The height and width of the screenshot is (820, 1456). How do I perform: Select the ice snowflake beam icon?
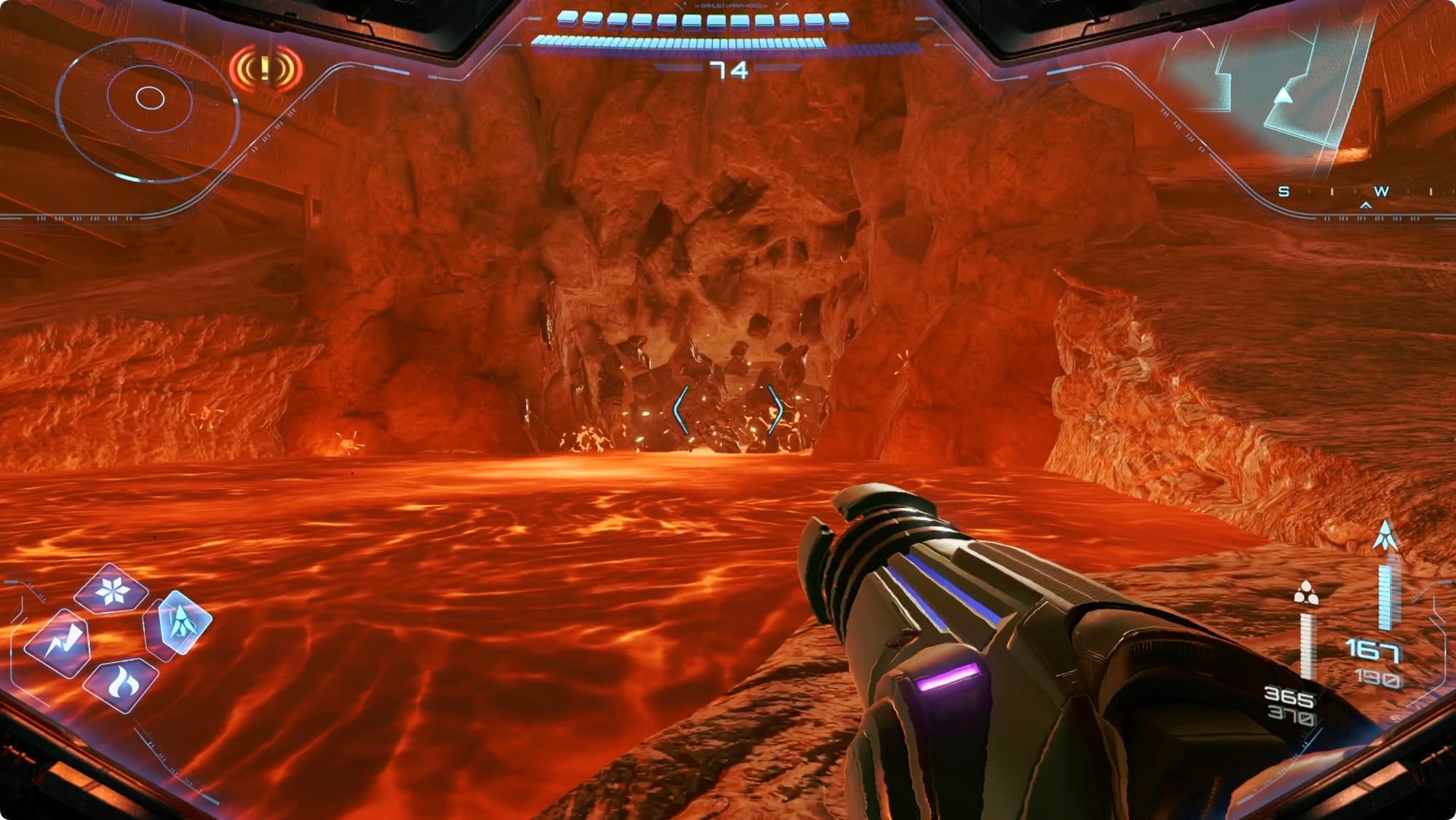tap(112, 591)
